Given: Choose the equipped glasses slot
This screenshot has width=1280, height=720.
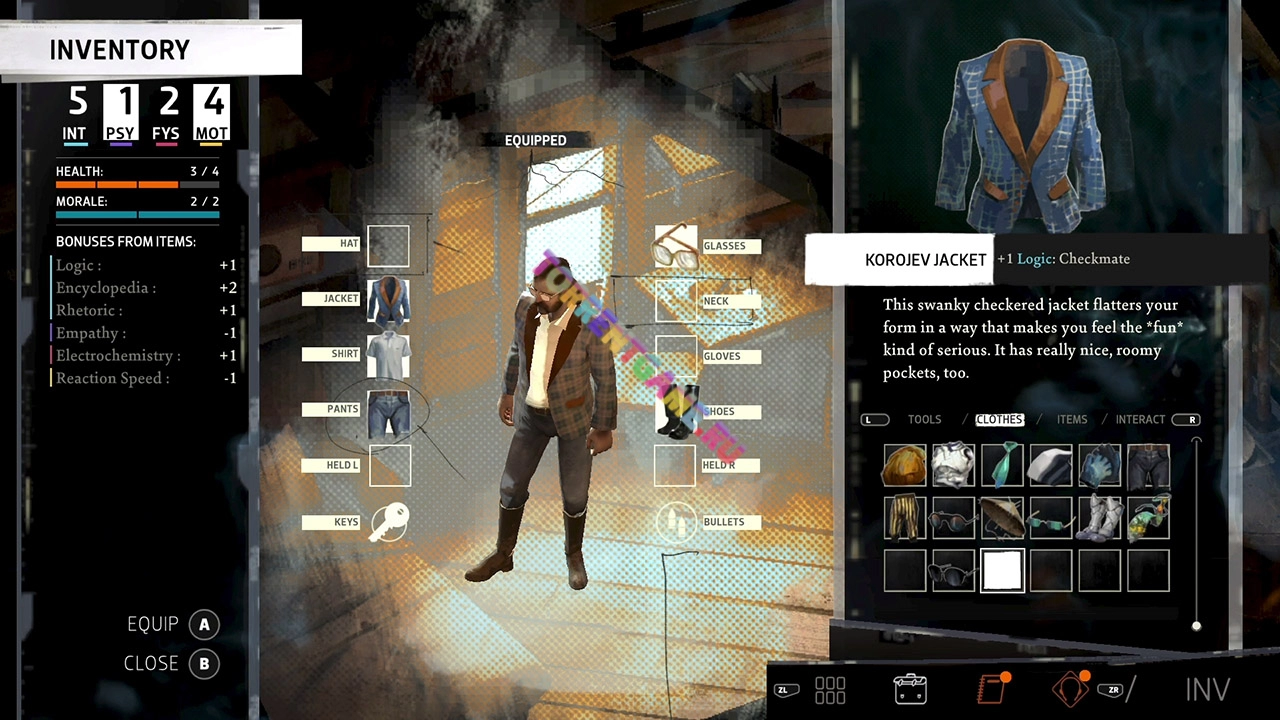Looking at the screenshot, I should click(x=676, y=246).
